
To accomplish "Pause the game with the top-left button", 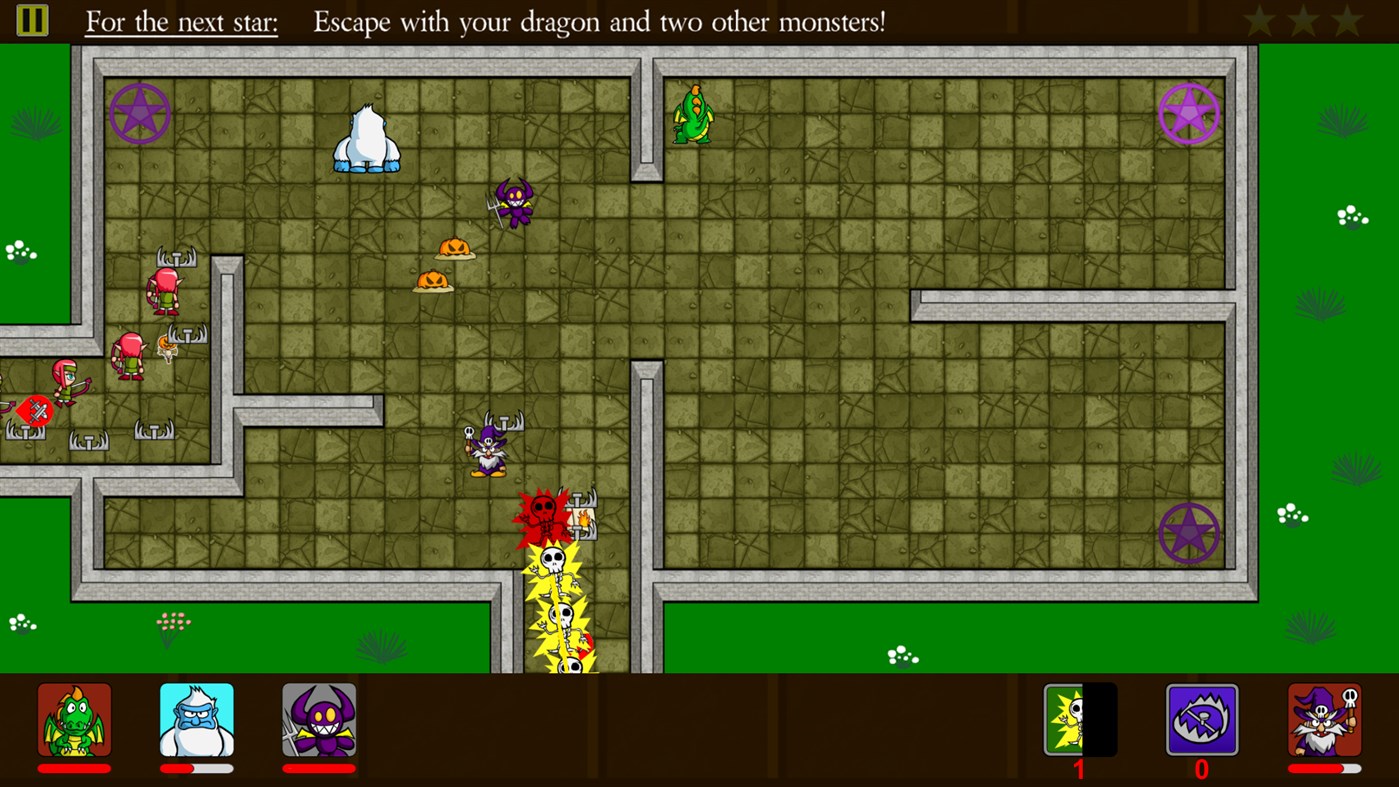I will point(31,20).
